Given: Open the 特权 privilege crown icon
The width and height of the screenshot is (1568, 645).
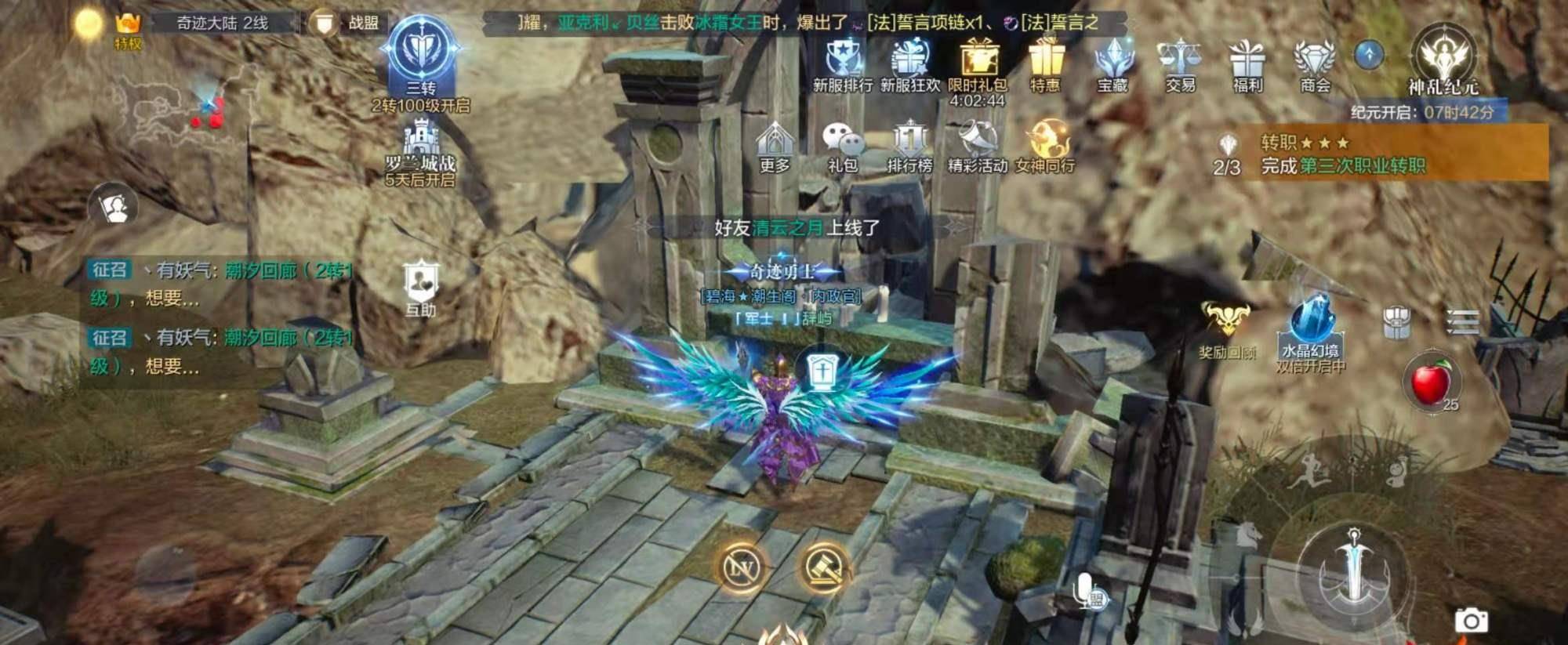Looking at the screenshot, I should click(128, 27).
